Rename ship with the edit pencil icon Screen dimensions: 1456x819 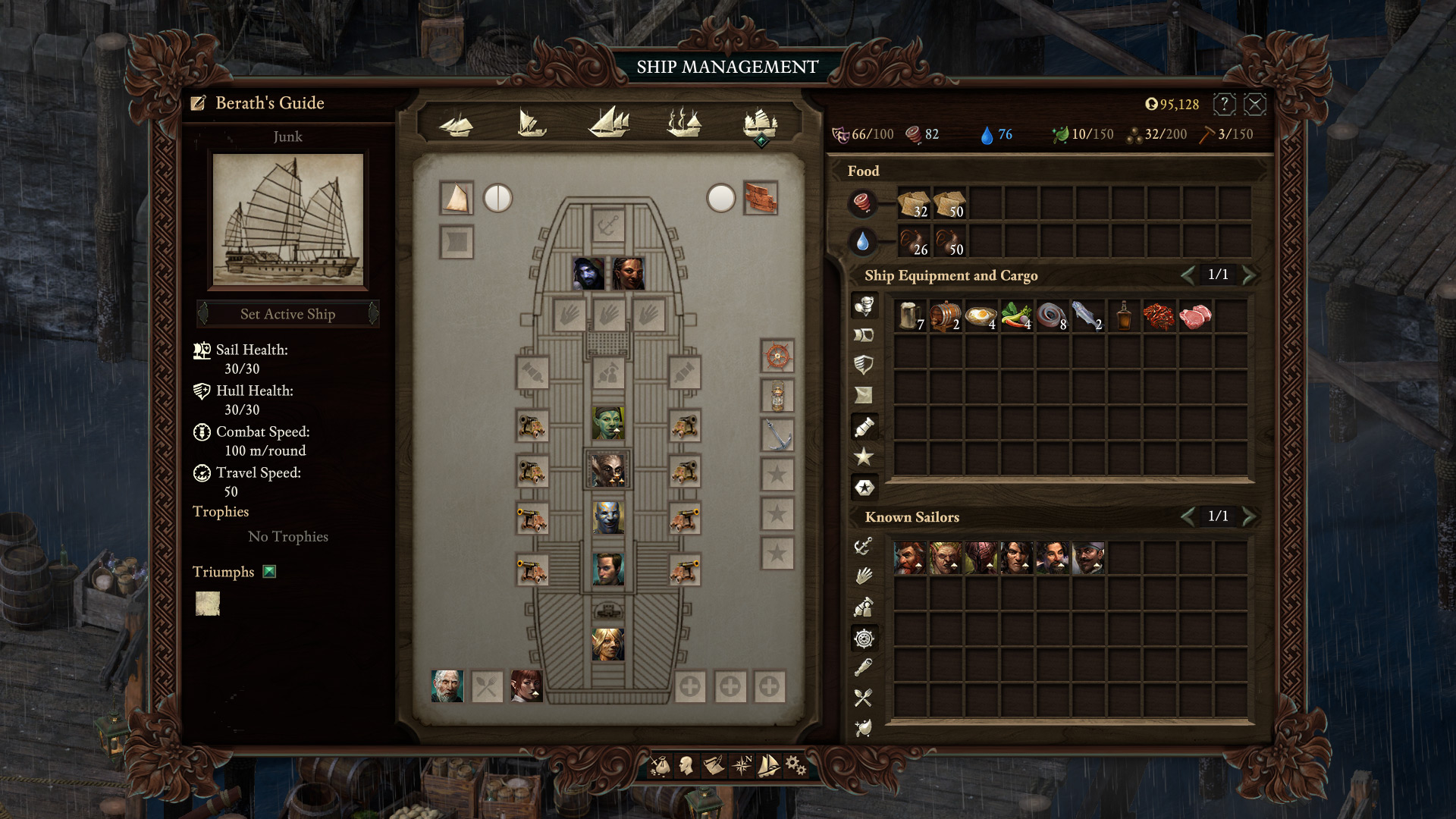(199, 103)
